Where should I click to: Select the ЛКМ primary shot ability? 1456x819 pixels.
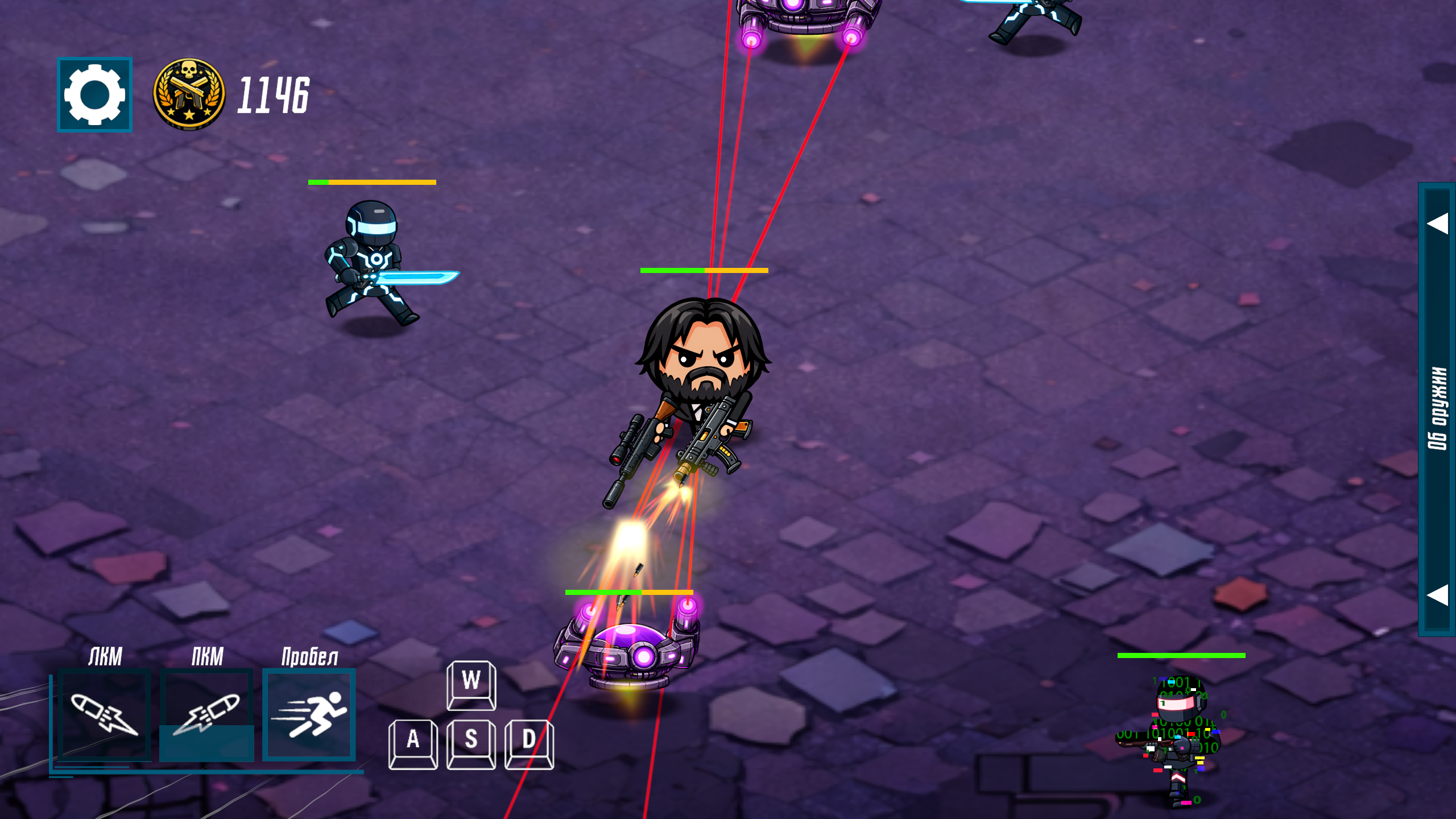pos(105,714)
